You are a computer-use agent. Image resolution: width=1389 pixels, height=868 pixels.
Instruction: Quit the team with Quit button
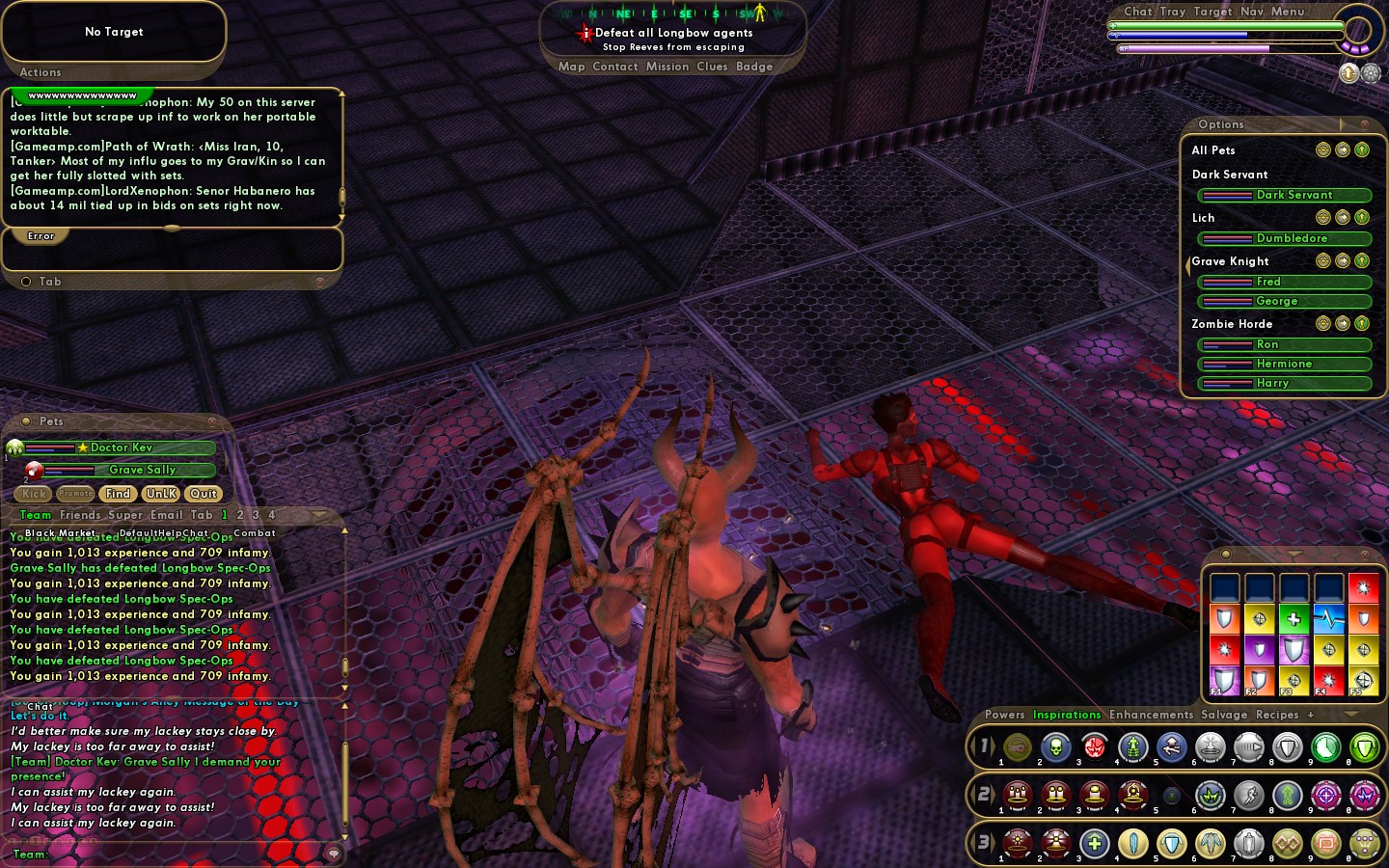pos(204,494)
